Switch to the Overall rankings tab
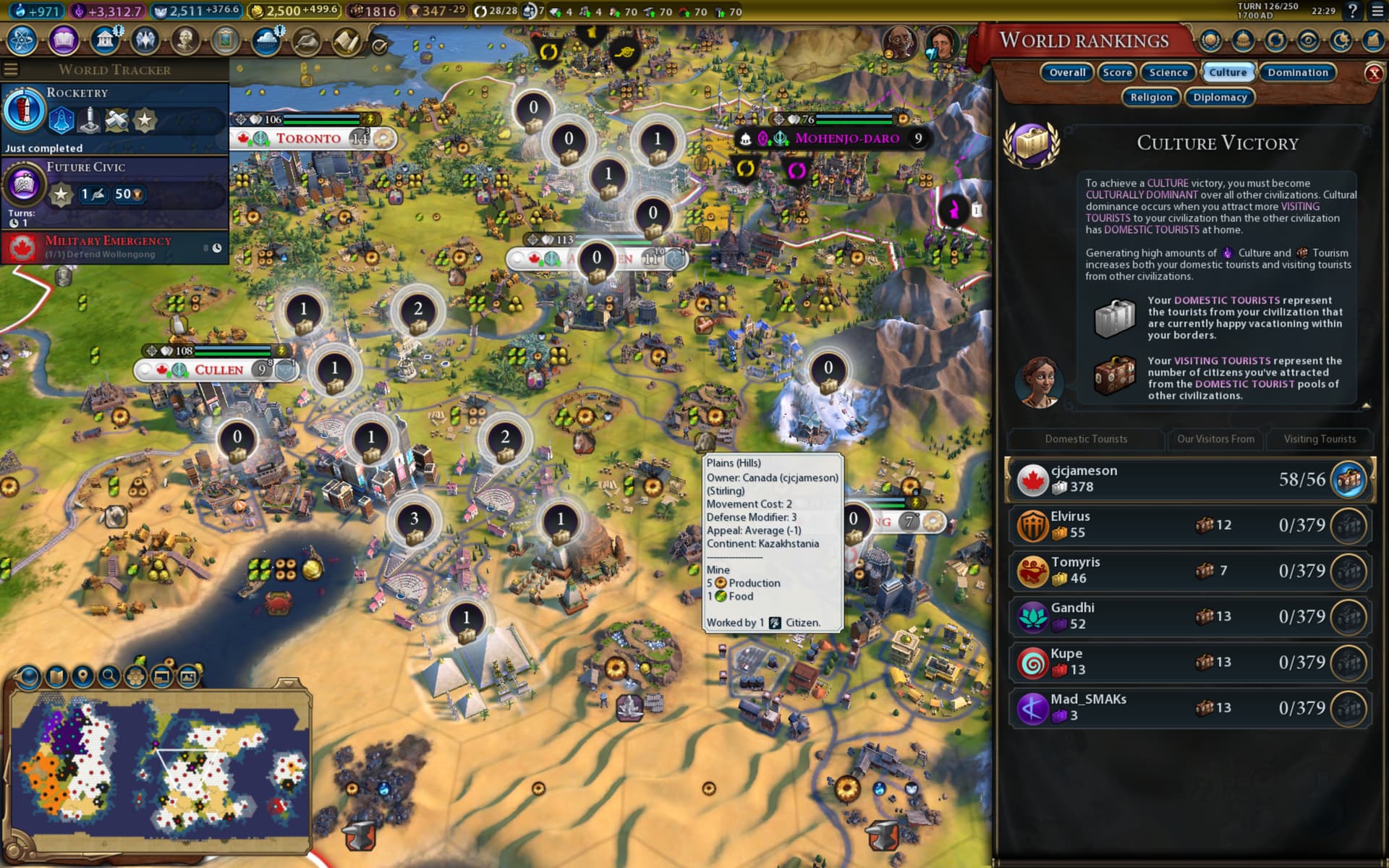This screenshot has width=1389, height=868. [x=1067, y=72]
